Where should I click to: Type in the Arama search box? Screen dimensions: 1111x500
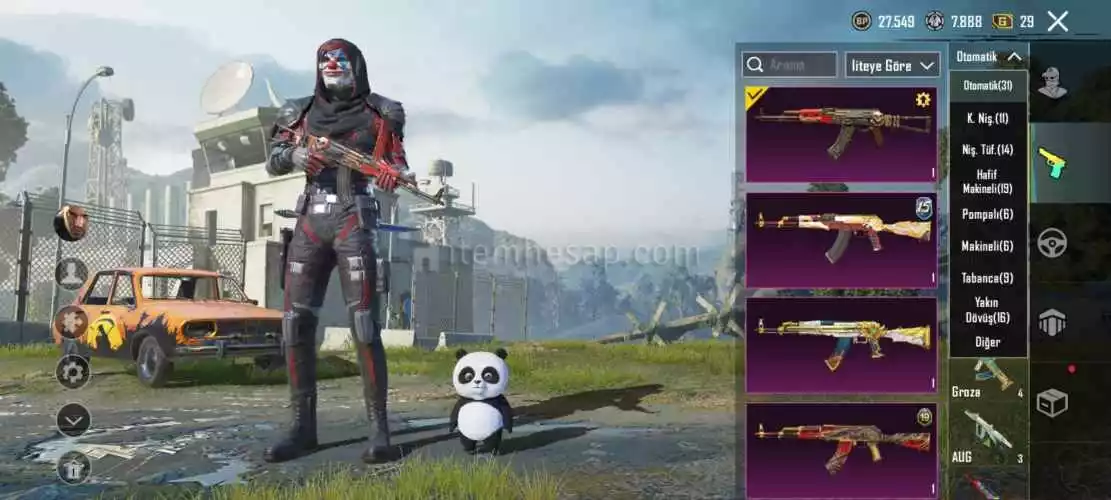coord(789,65)
